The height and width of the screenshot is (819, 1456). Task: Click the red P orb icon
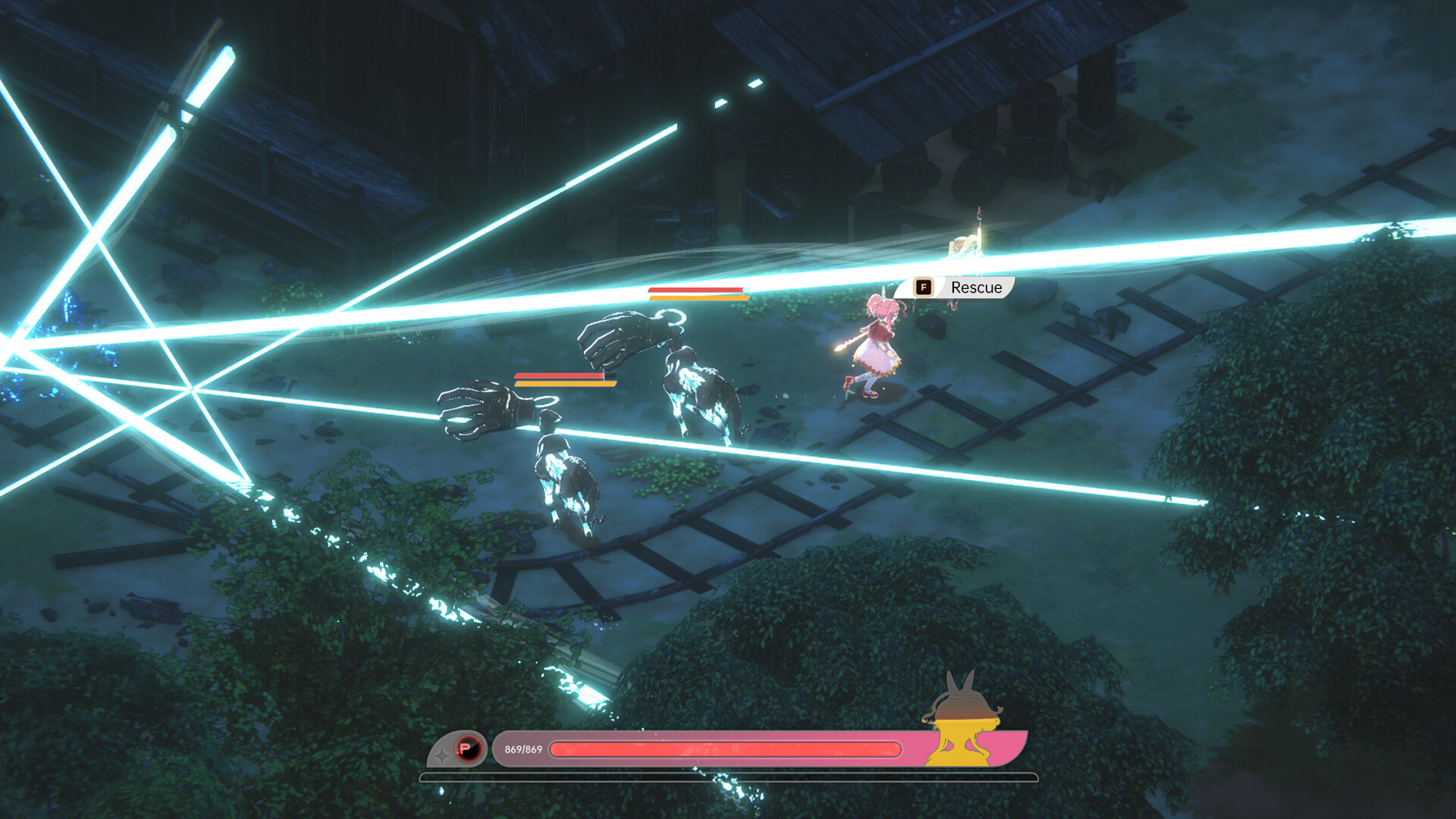(468, 749)
